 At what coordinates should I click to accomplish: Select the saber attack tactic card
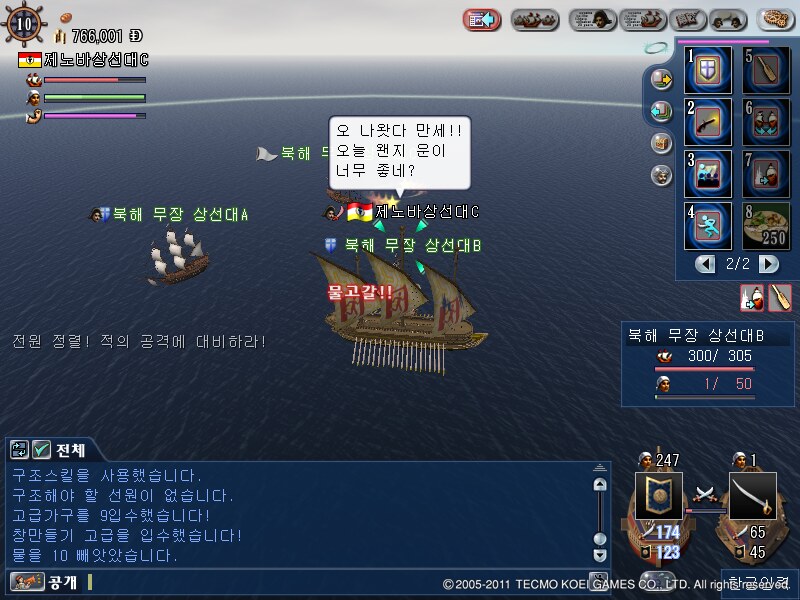(x=752, y=496)
